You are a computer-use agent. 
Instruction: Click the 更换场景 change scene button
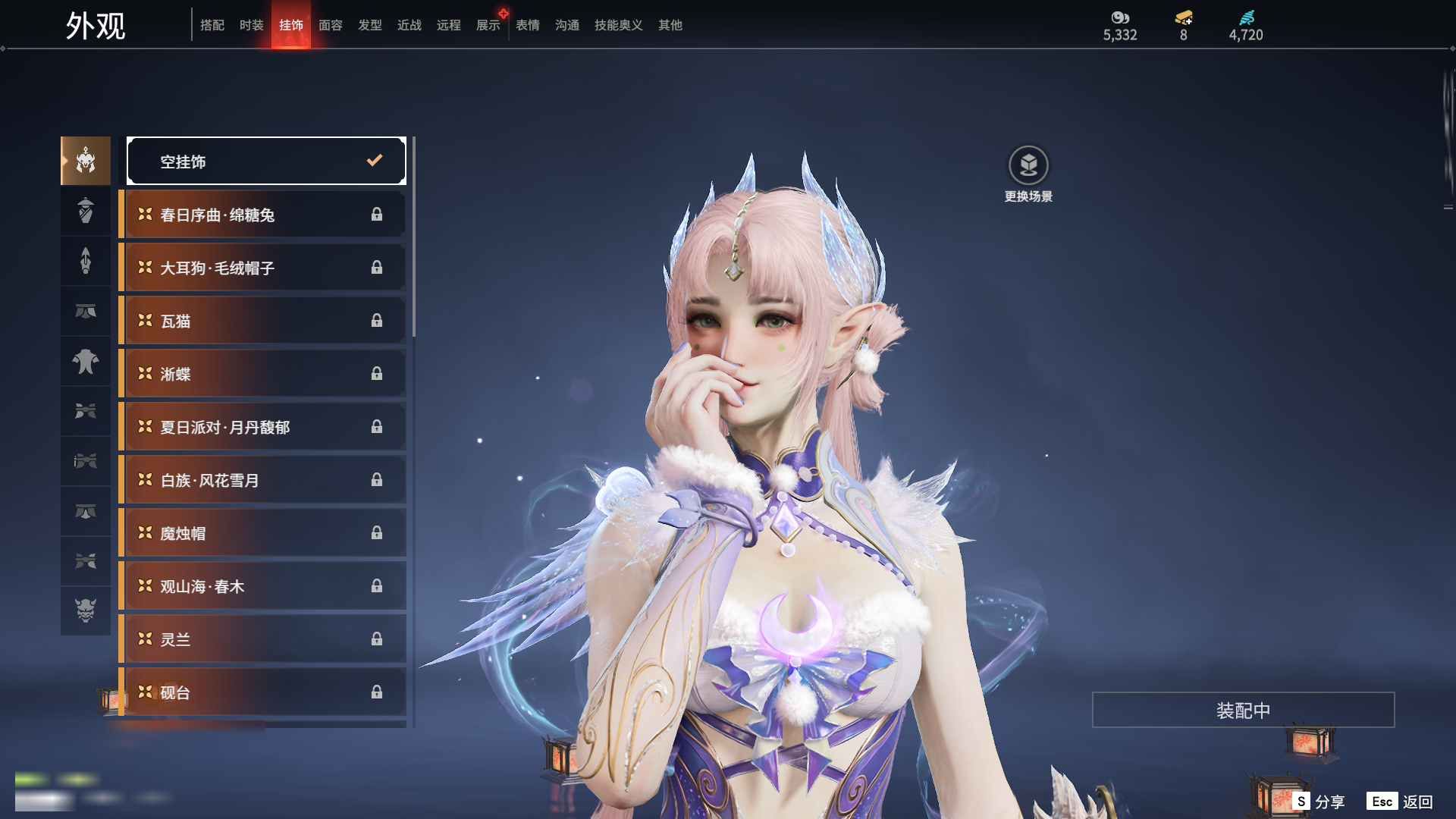pos(1028,174)
